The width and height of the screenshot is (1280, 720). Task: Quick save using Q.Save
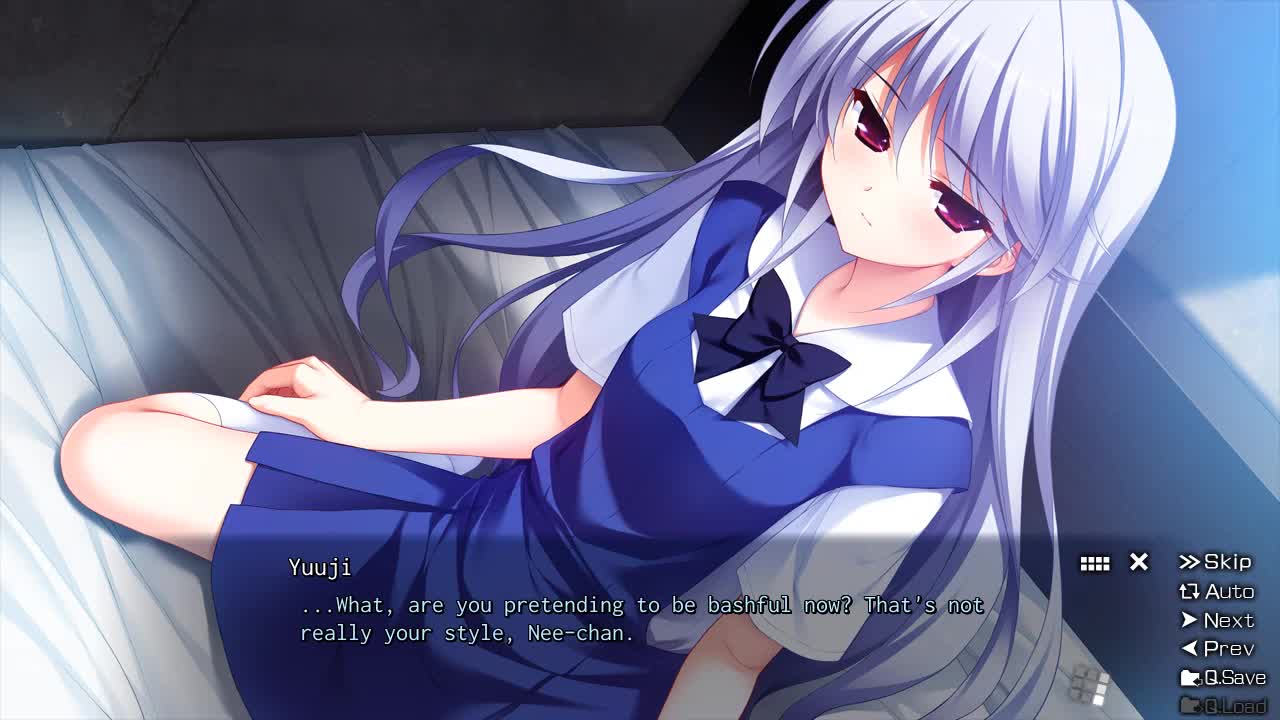(1223, 677)
